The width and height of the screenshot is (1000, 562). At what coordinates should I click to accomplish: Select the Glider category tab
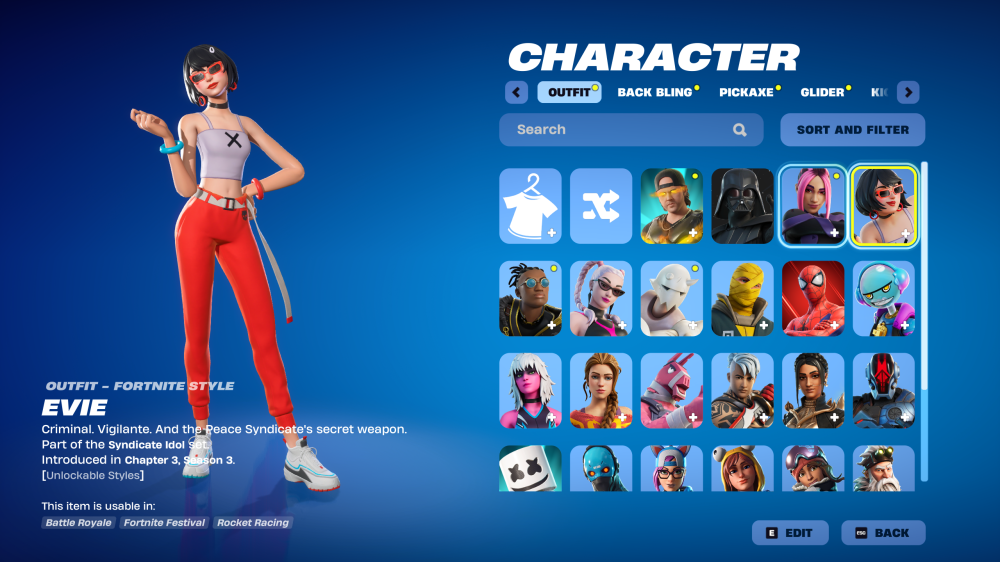[822, 92]
